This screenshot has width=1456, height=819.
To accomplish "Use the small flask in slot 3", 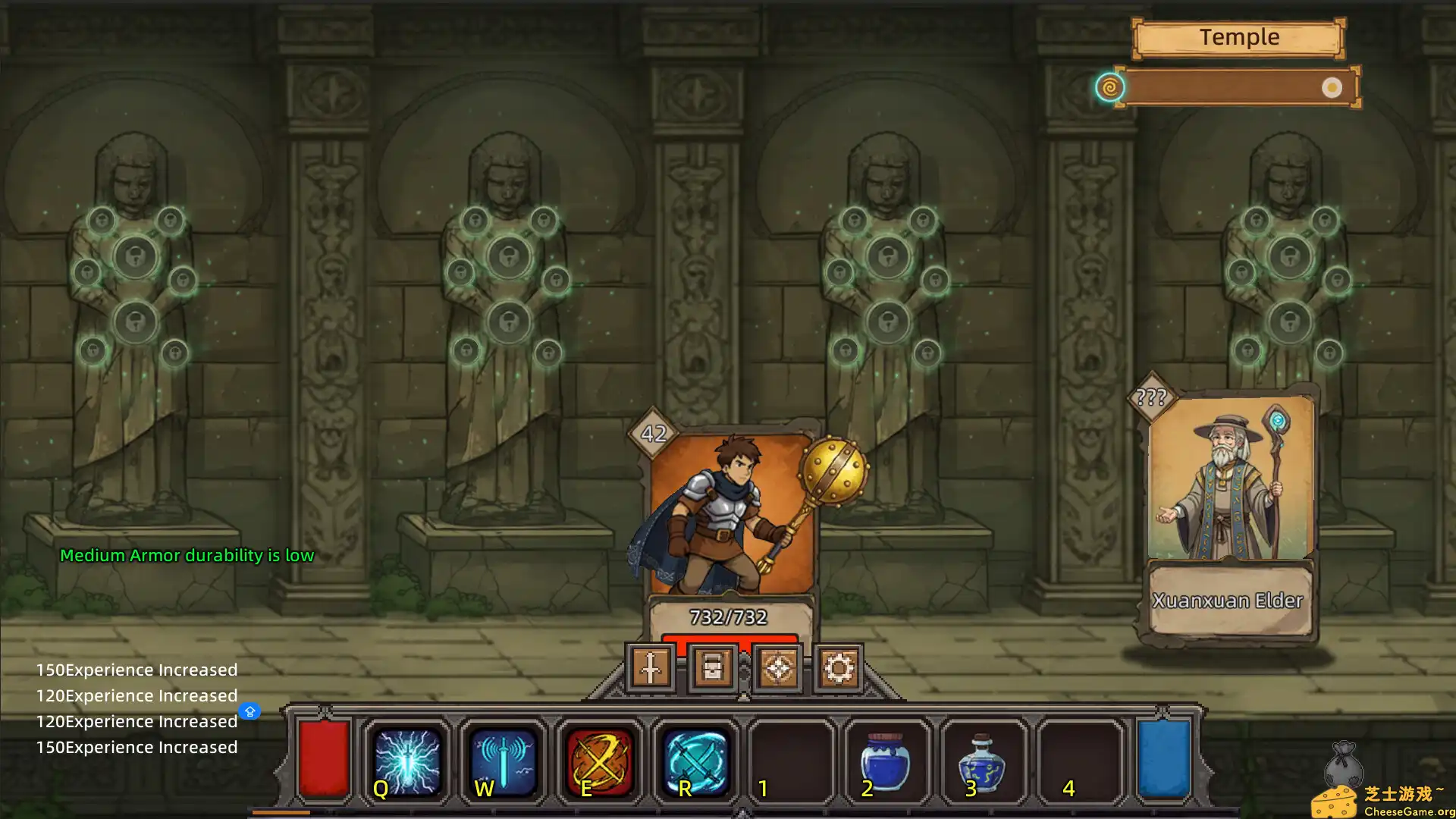I will click(x=982, y=761).
